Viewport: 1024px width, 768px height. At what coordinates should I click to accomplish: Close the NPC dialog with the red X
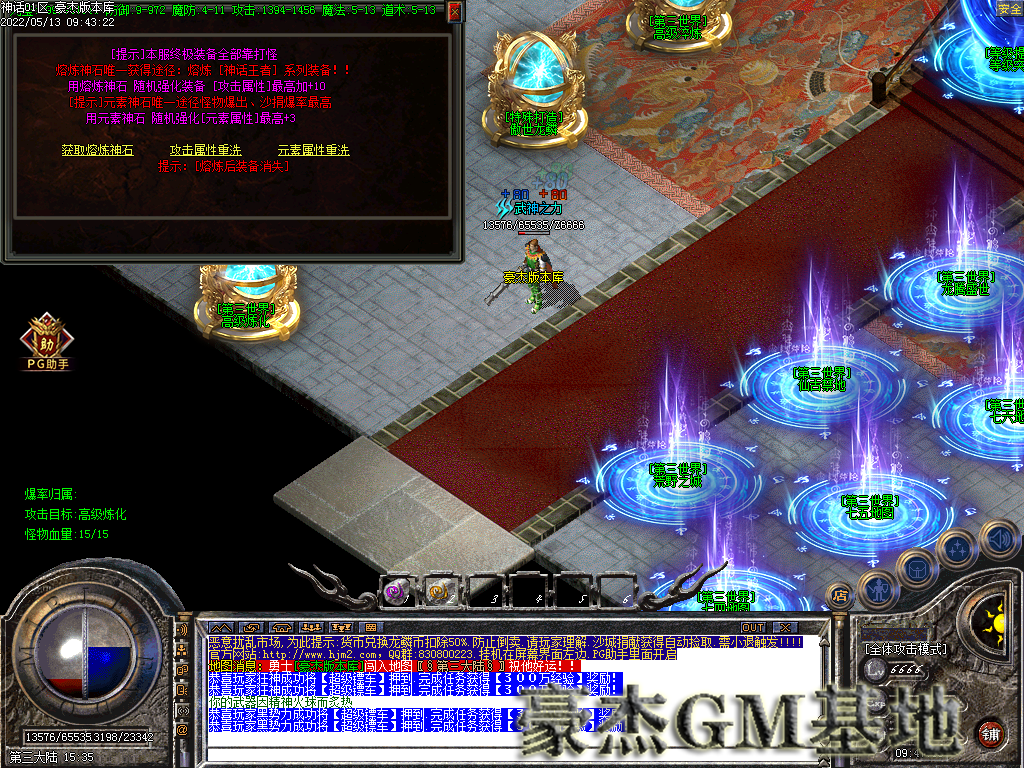tap(455, 12)
